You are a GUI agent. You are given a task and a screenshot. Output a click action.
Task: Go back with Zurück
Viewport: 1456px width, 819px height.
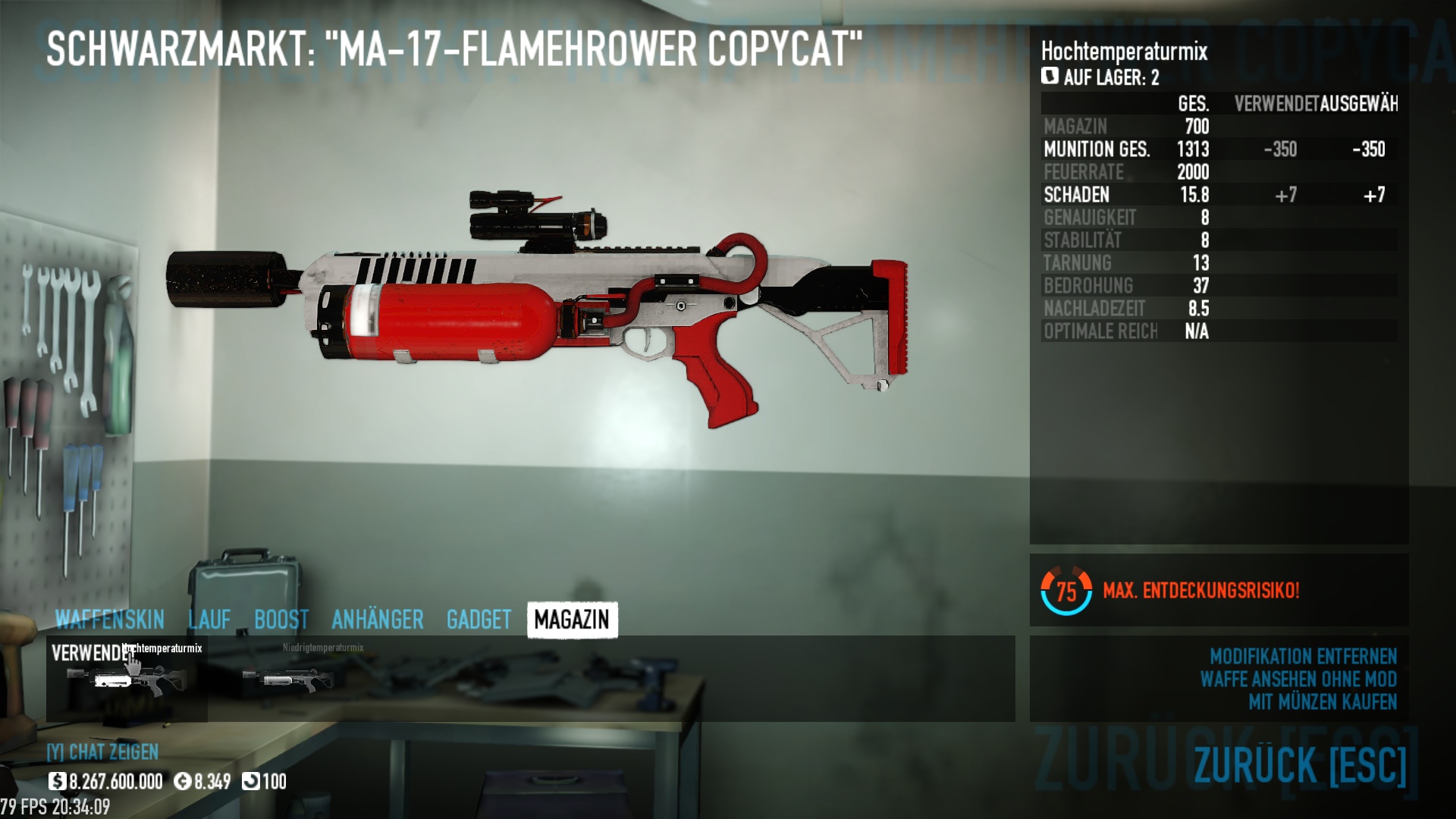[x=1300, y=764]
